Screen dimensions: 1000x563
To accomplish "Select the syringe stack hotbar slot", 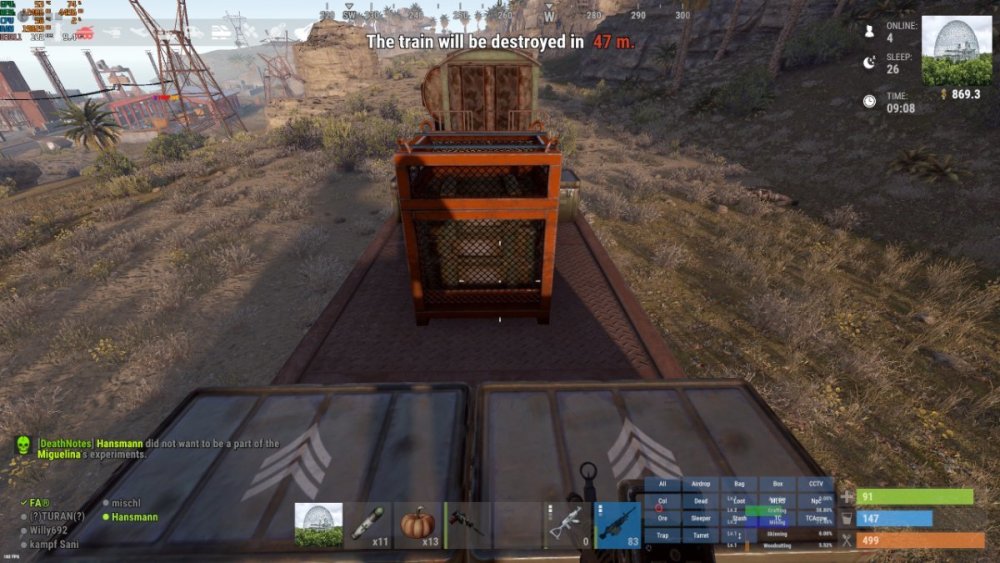I will 369,524.
